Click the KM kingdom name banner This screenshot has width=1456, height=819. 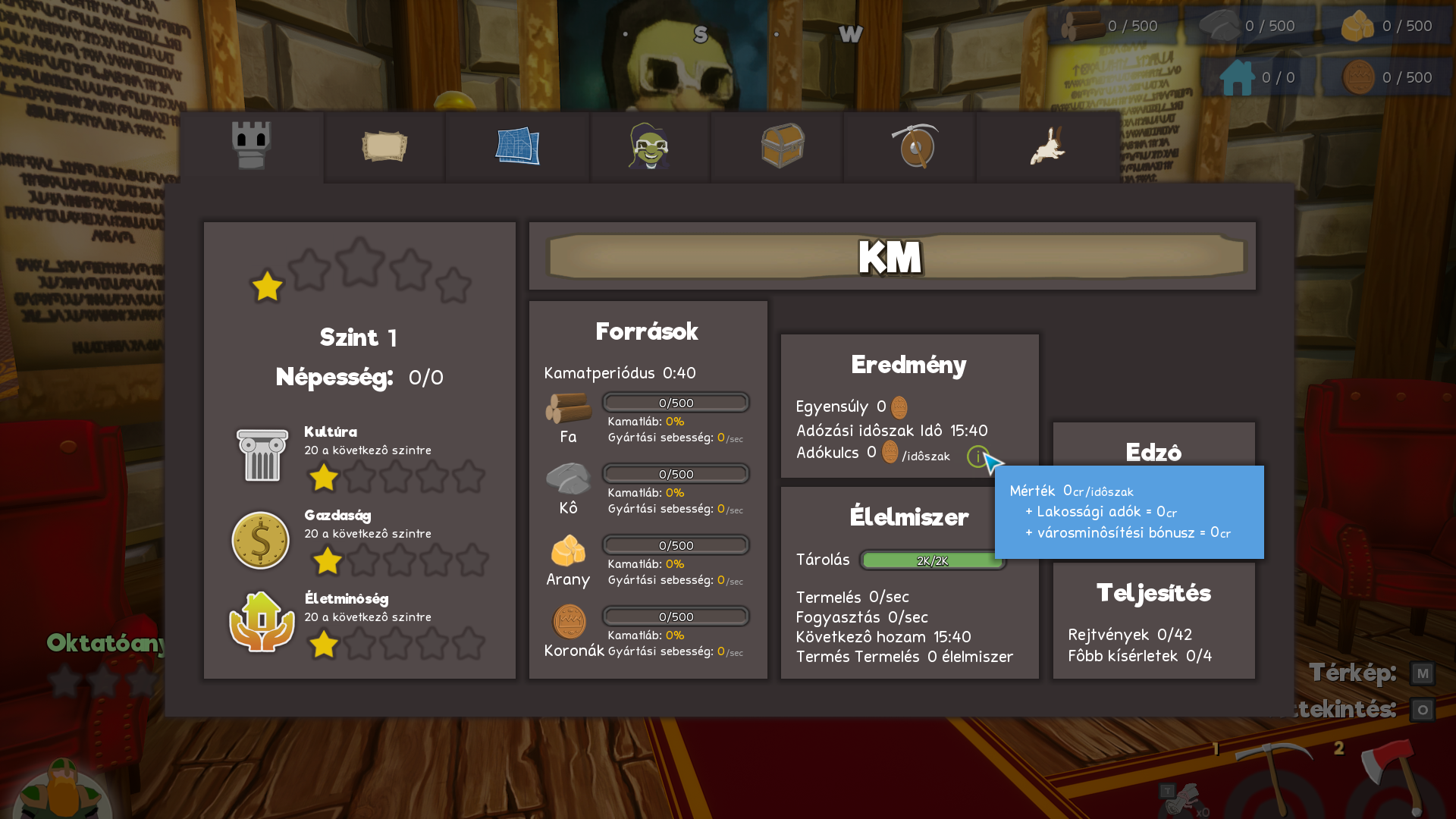(x=892, y=257)
